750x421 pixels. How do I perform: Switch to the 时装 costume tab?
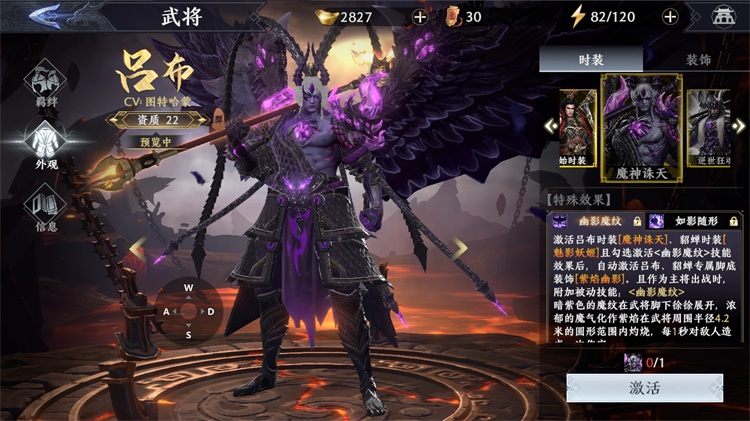pyautogui.click(x=591, y=59)
